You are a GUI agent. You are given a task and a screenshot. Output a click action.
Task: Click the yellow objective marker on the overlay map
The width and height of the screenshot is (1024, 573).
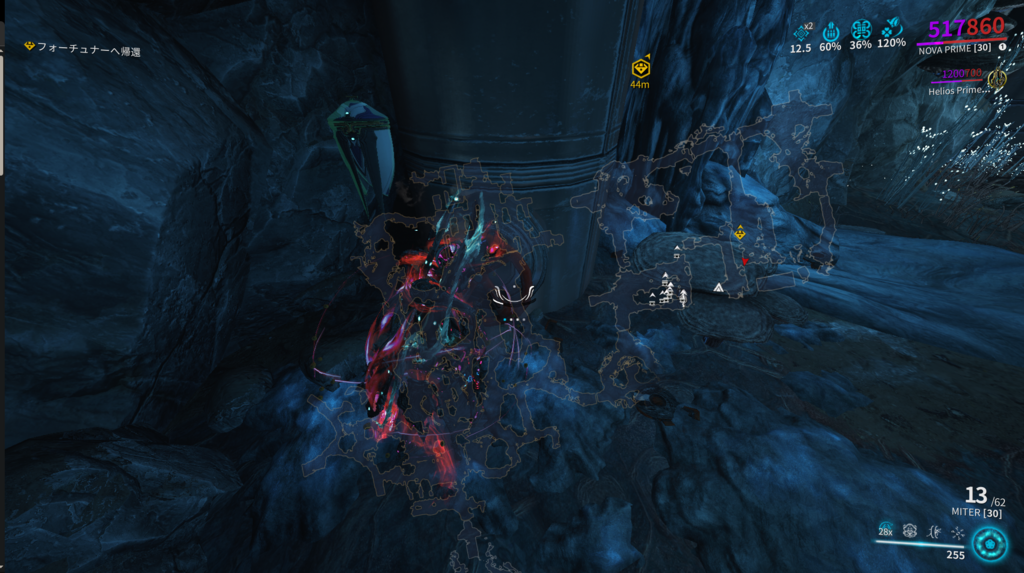click(x=739, y=233)
